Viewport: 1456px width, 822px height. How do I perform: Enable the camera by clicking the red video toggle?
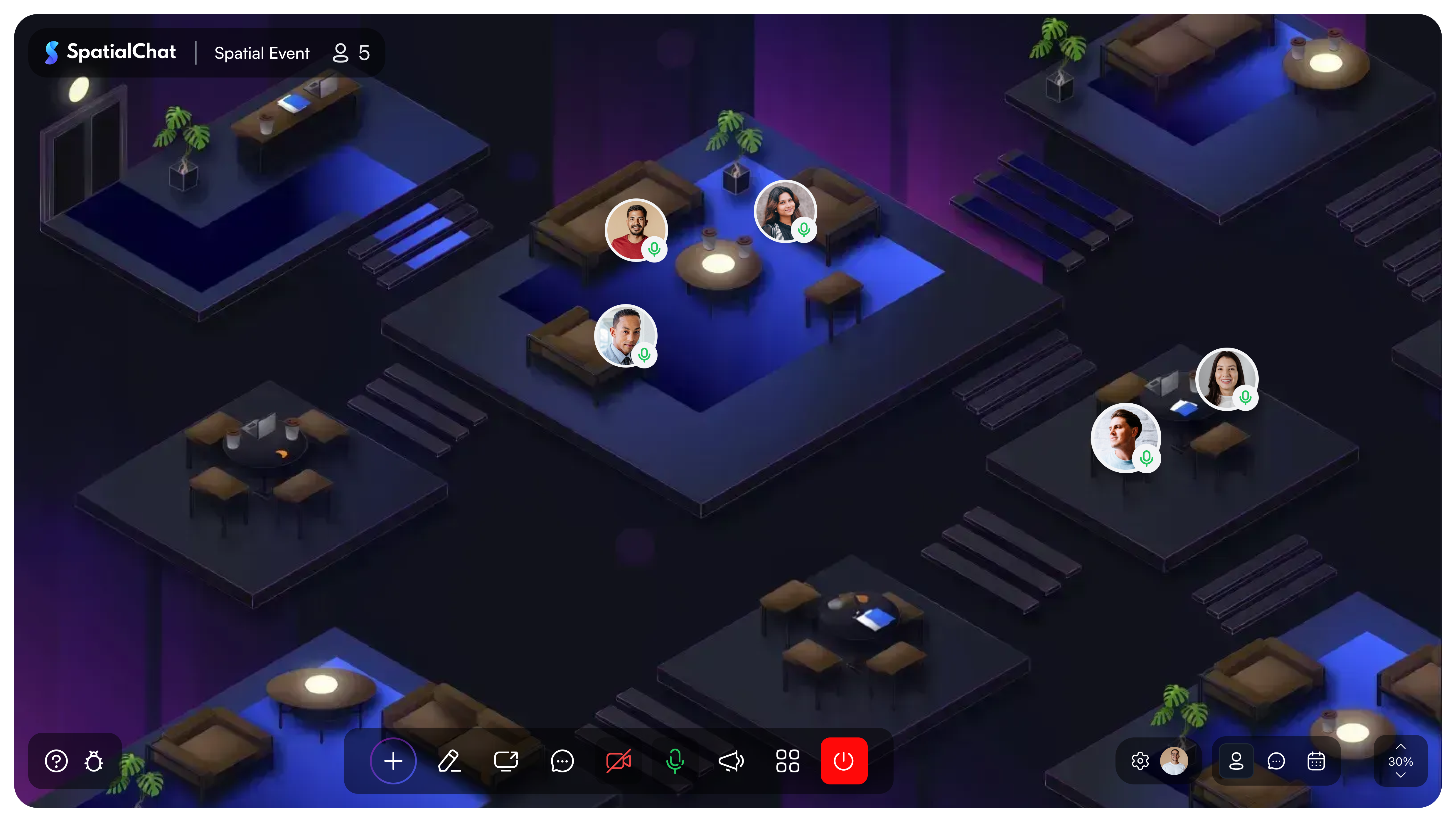(618, 761)
